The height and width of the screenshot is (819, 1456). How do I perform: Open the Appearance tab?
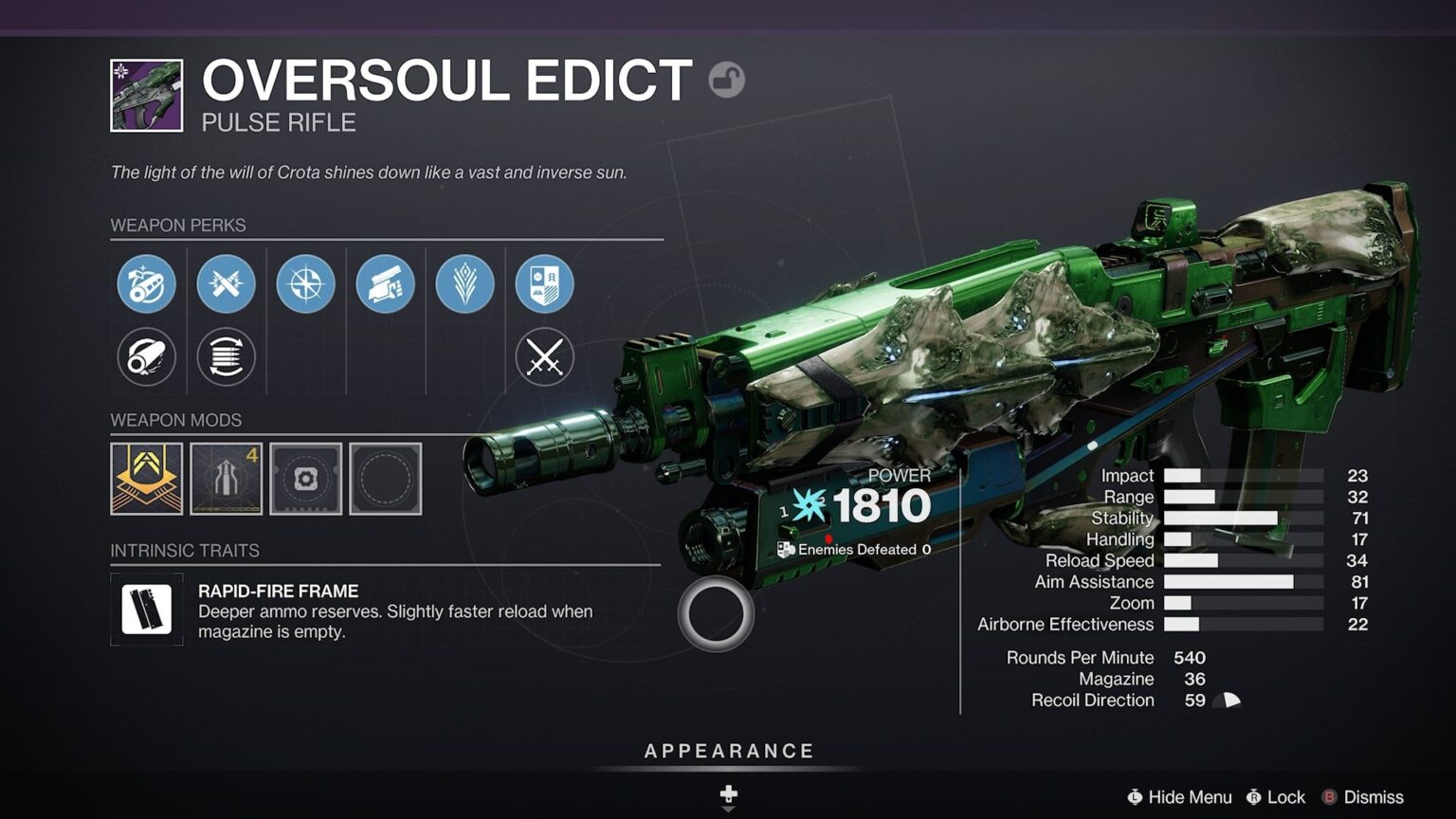point(728,750)
